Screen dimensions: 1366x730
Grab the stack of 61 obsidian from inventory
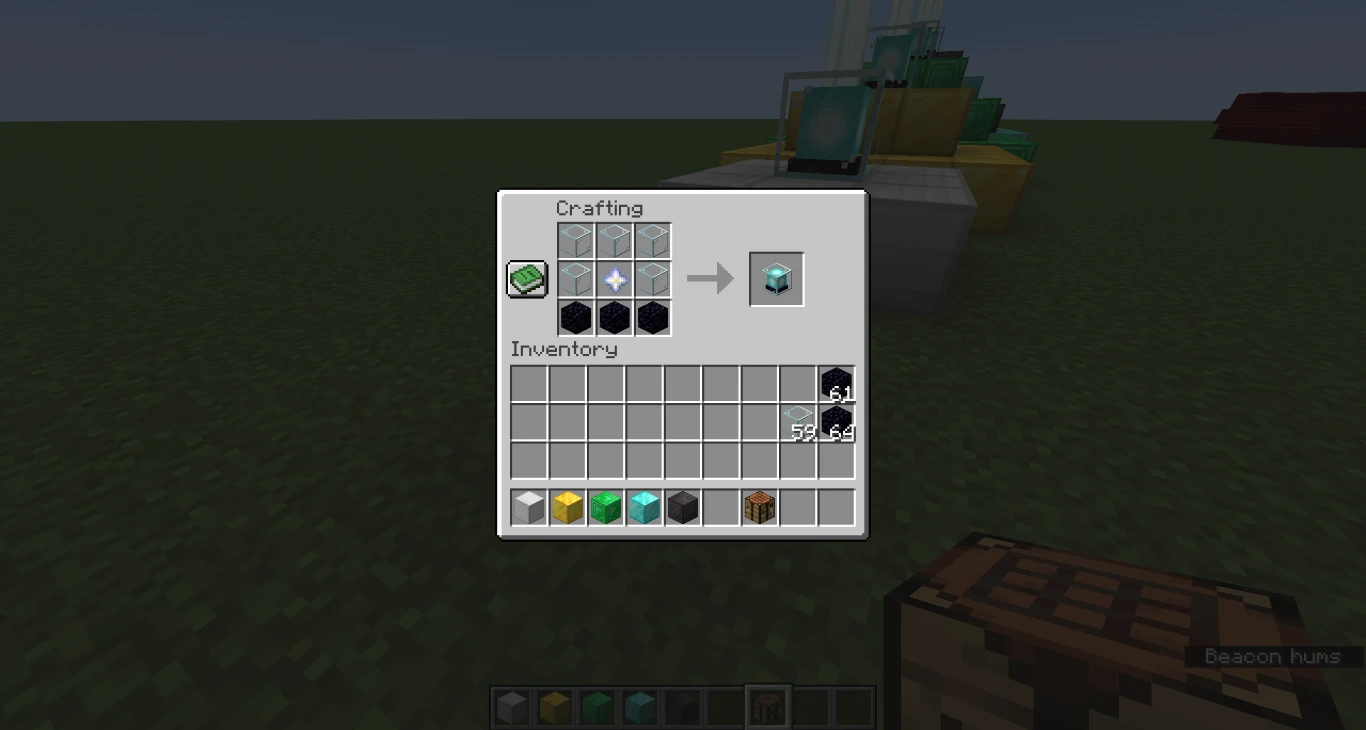click(836, 383)
